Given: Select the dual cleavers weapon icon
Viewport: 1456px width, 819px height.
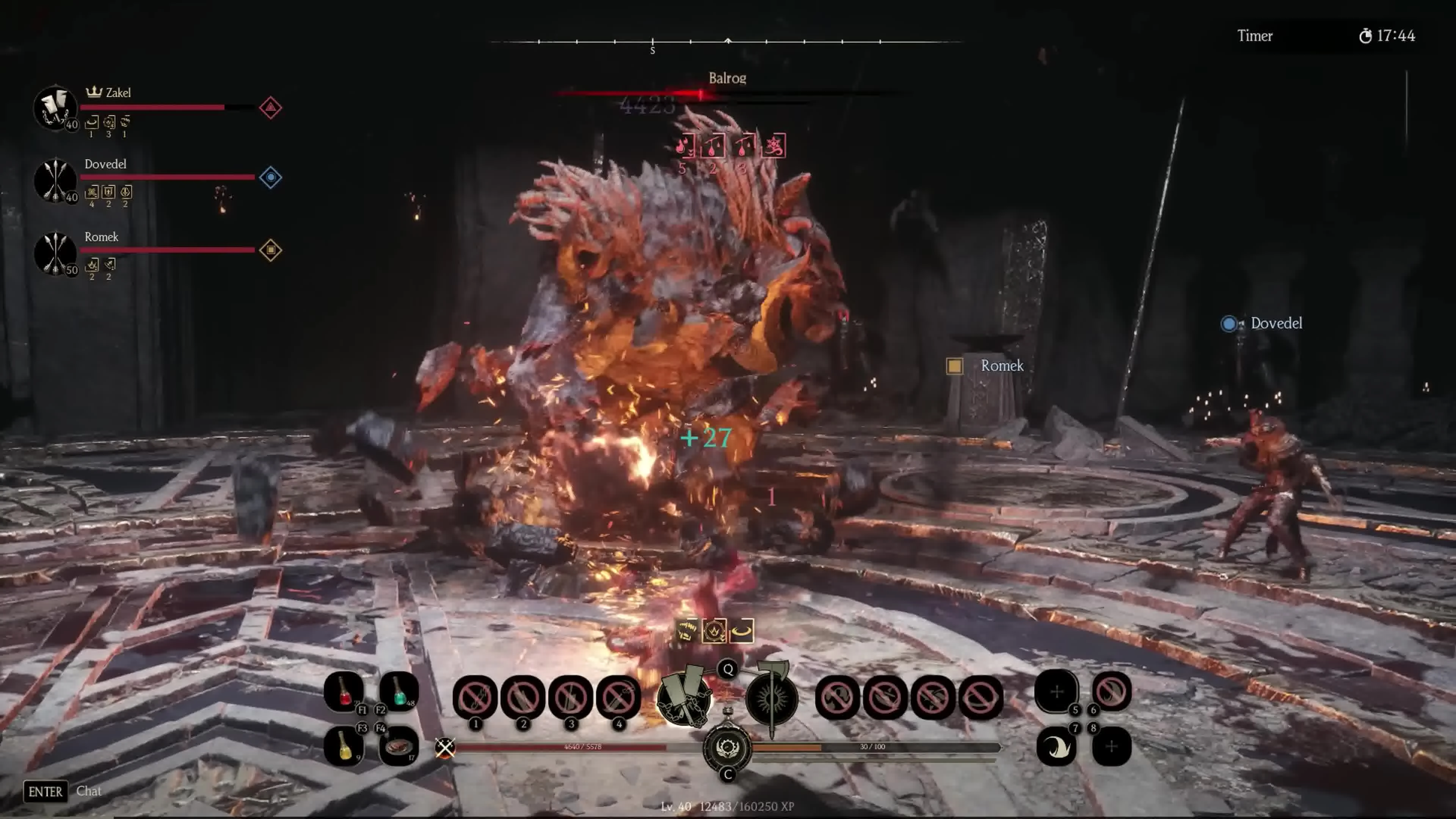Looking at the screenshot, I should point(684,697).
